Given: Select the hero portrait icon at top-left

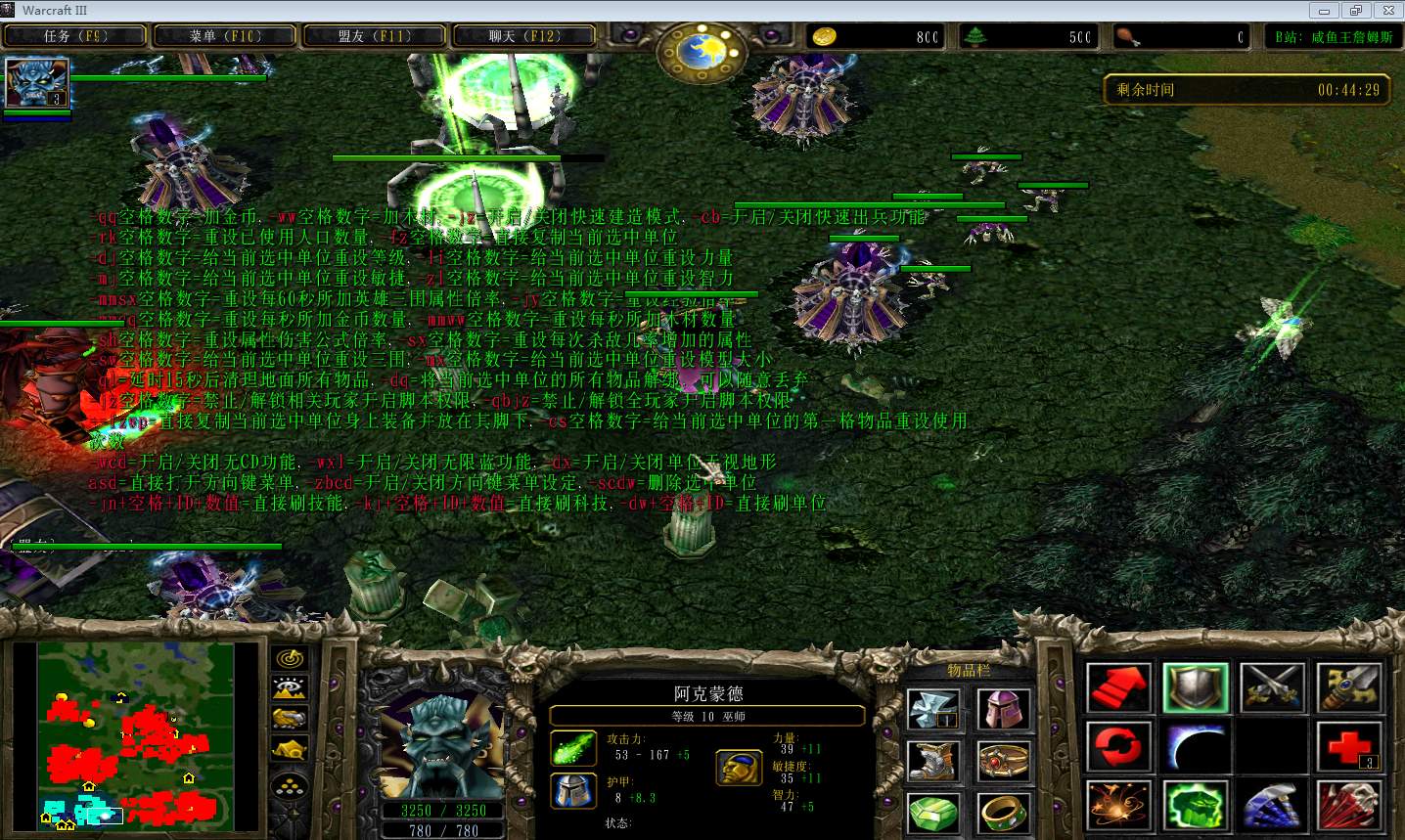Looking at the screenshot, I should tap(37, 83).
